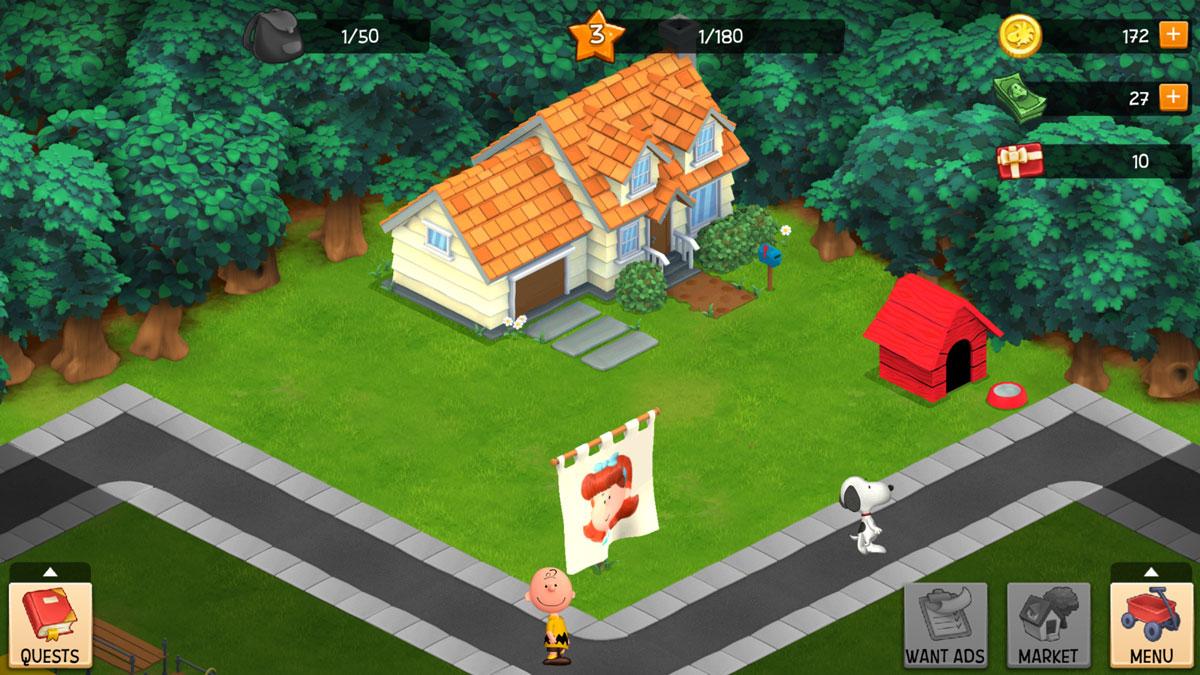Buy more green cash with plus button

(x=1173, y=98)
